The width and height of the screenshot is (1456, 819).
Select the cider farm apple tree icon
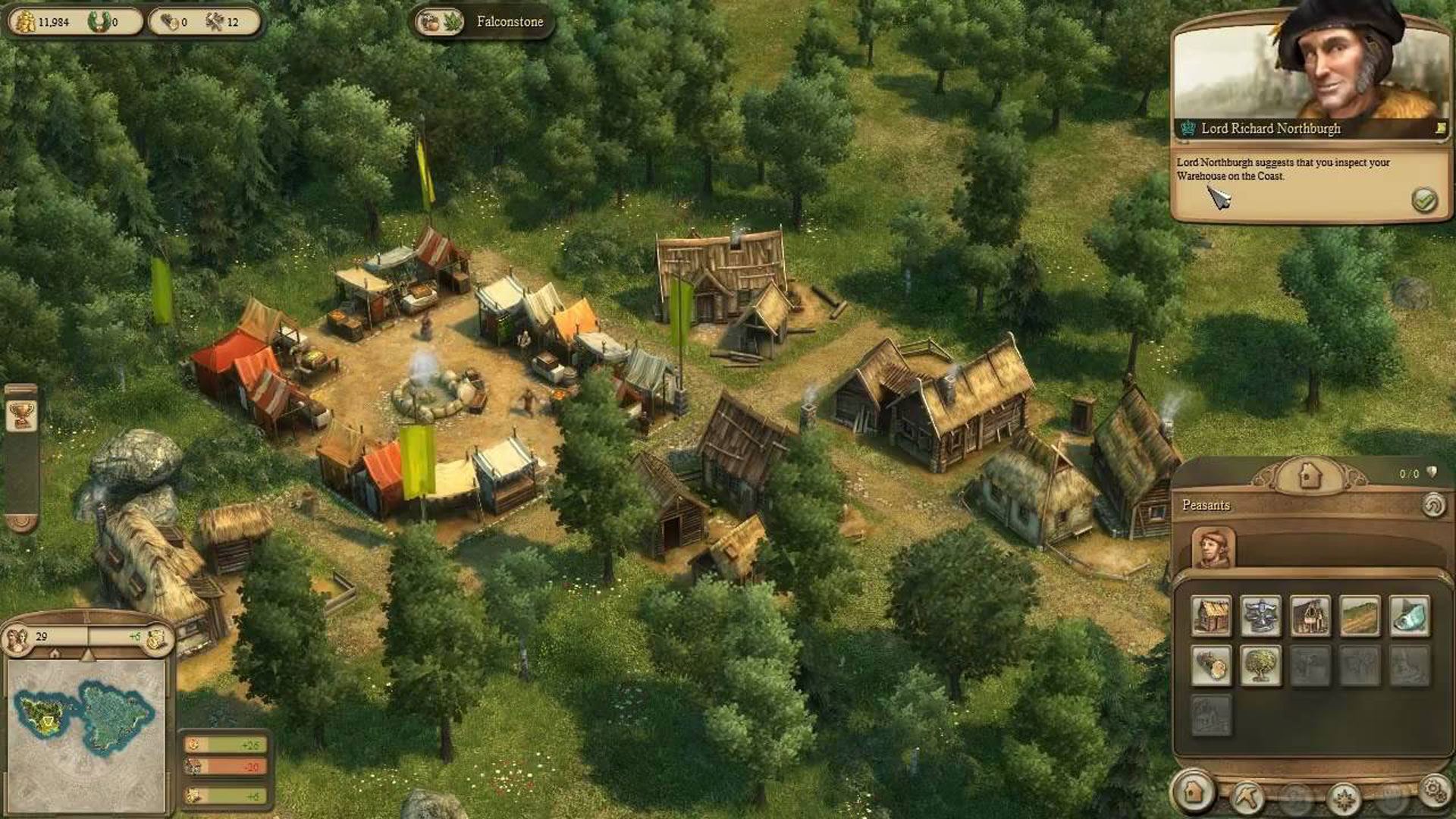coord(1260,666)
